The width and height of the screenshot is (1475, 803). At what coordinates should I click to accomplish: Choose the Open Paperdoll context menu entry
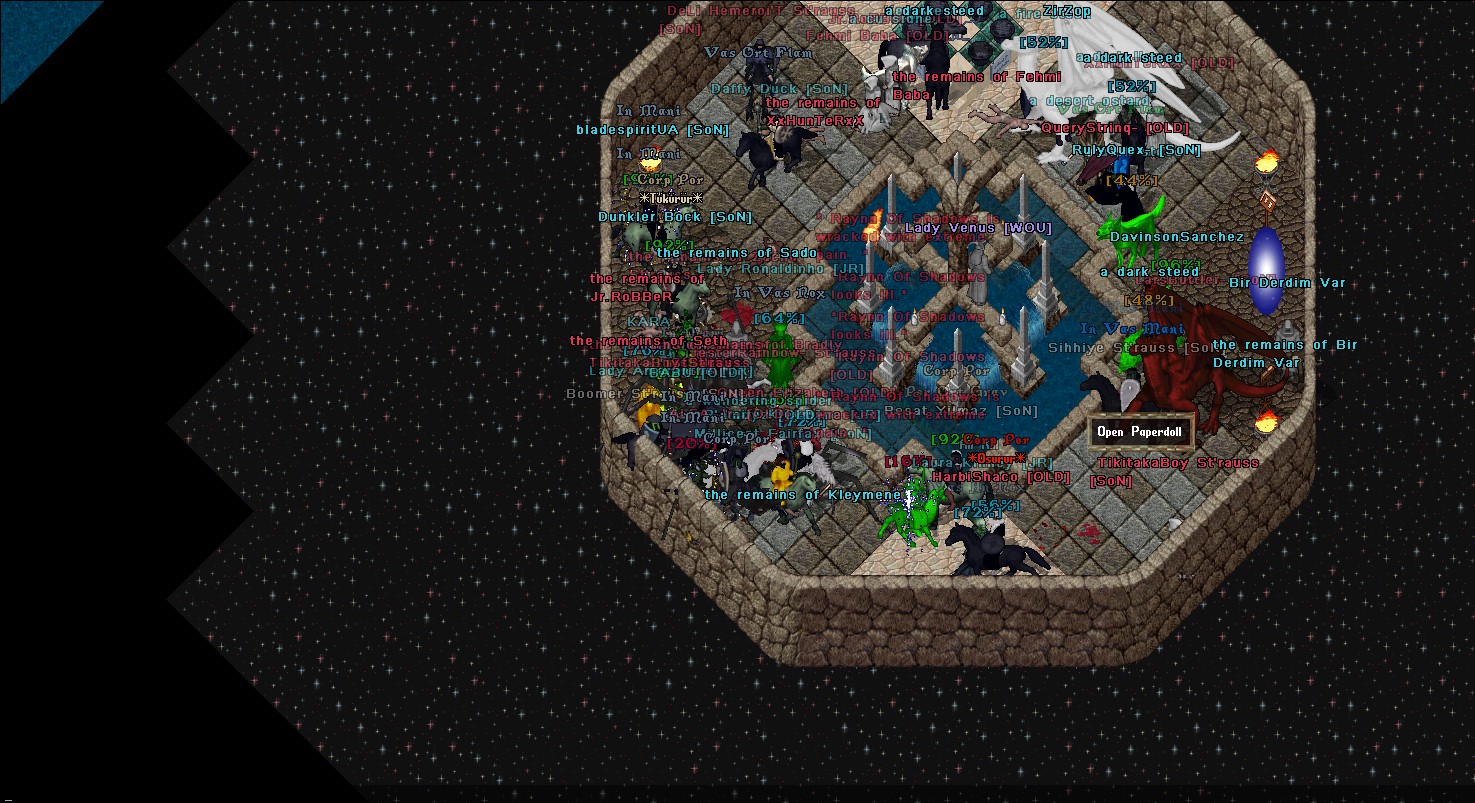point(1139,432)
